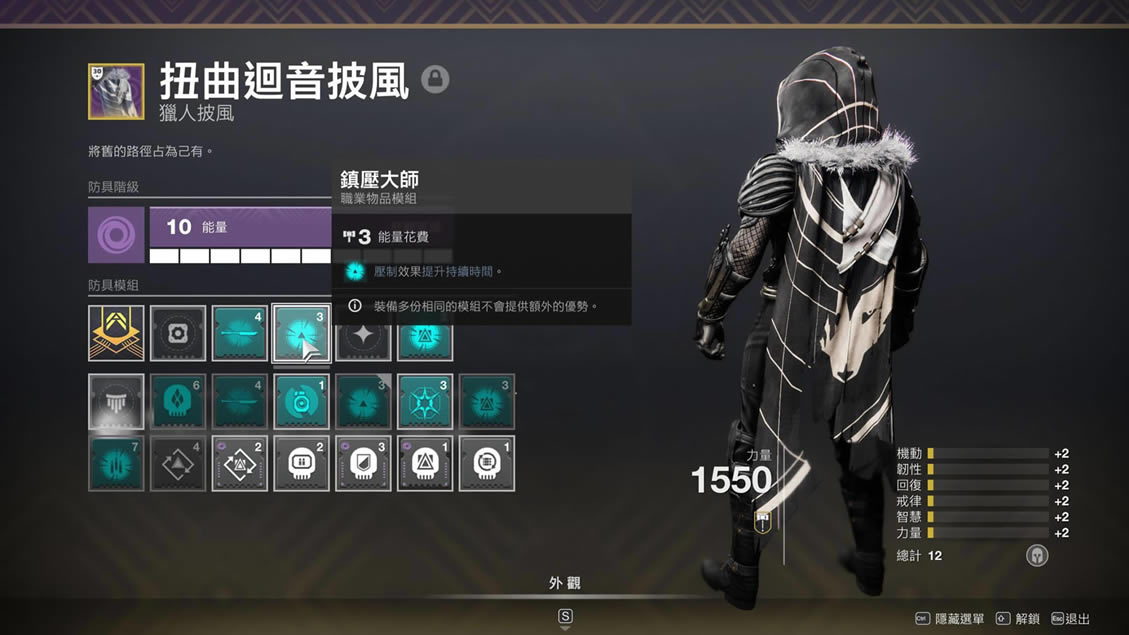Equip the skull mod with grid symbol
The height and width of the screenshot is (635, 1129).
click(487, 463)
